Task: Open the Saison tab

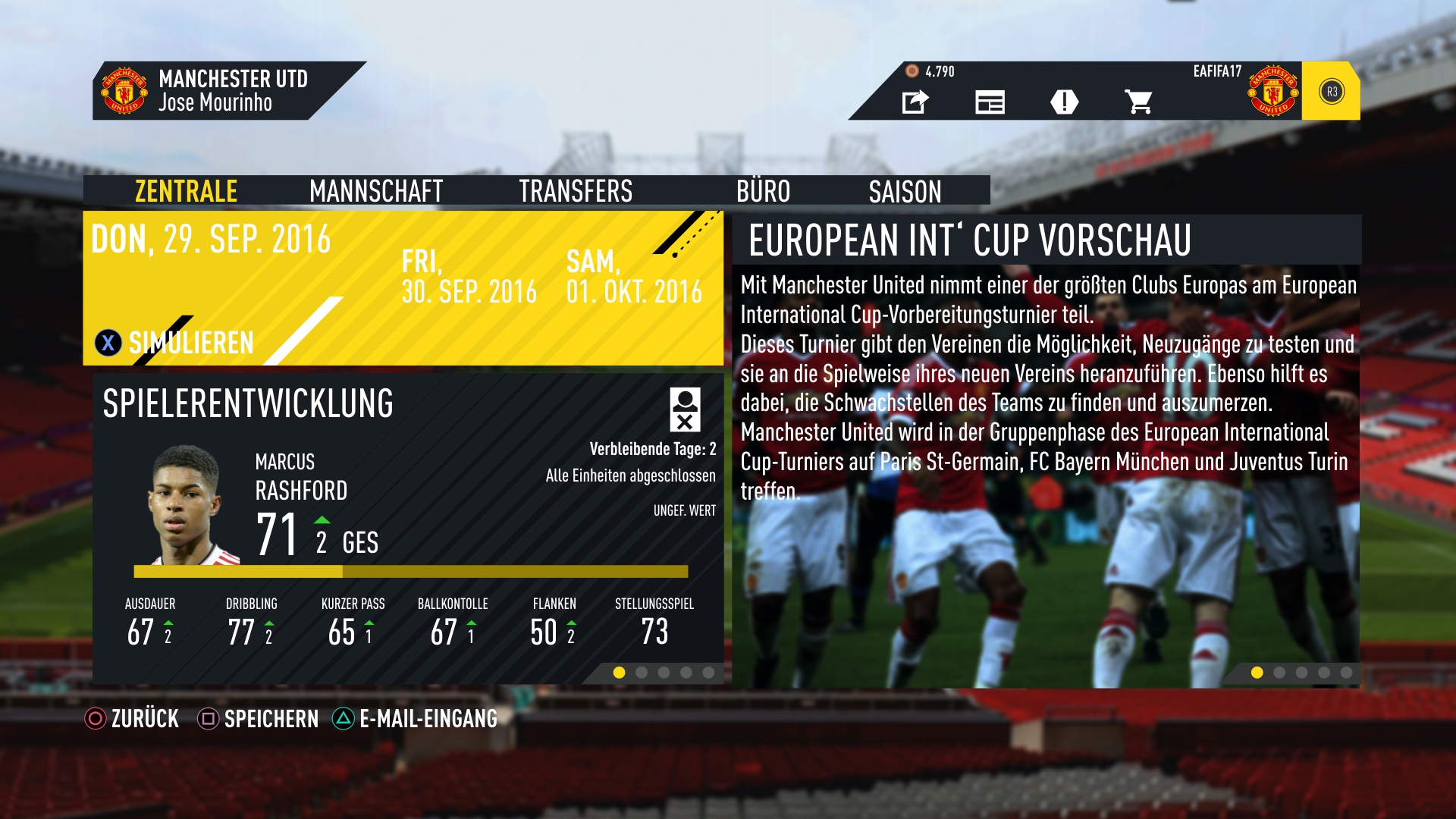Action: coord(905,191)
